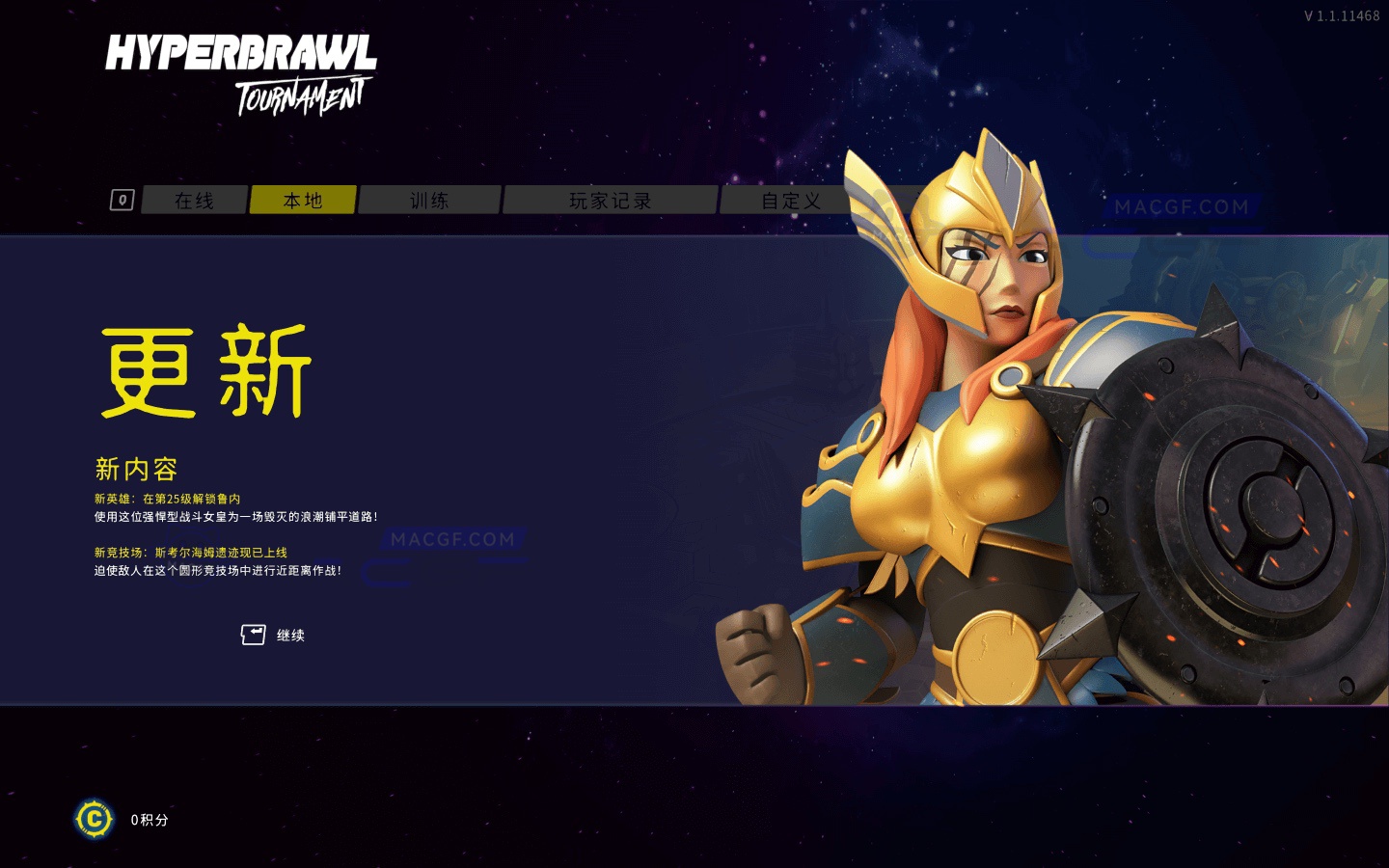Confirm the 本地 tab stays selected
The image size is (1389, 868).
pyautogui.click(x=303, y=200)
